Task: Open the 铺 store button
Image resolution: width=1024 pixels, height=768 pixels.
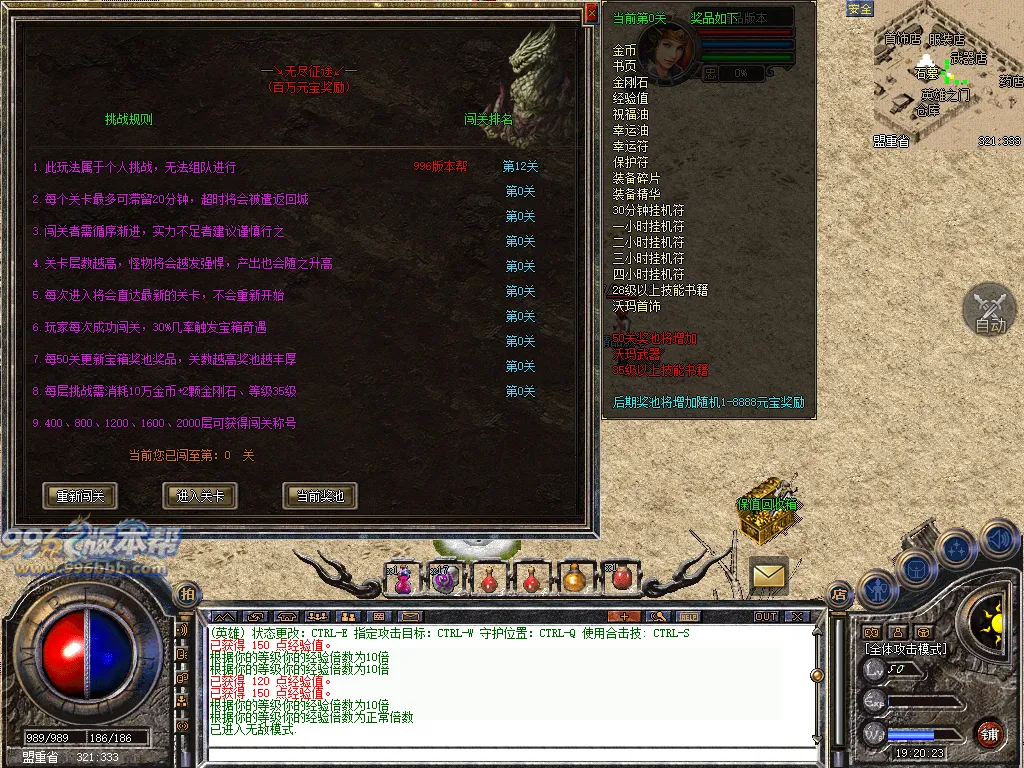Action: pos(989,732)
